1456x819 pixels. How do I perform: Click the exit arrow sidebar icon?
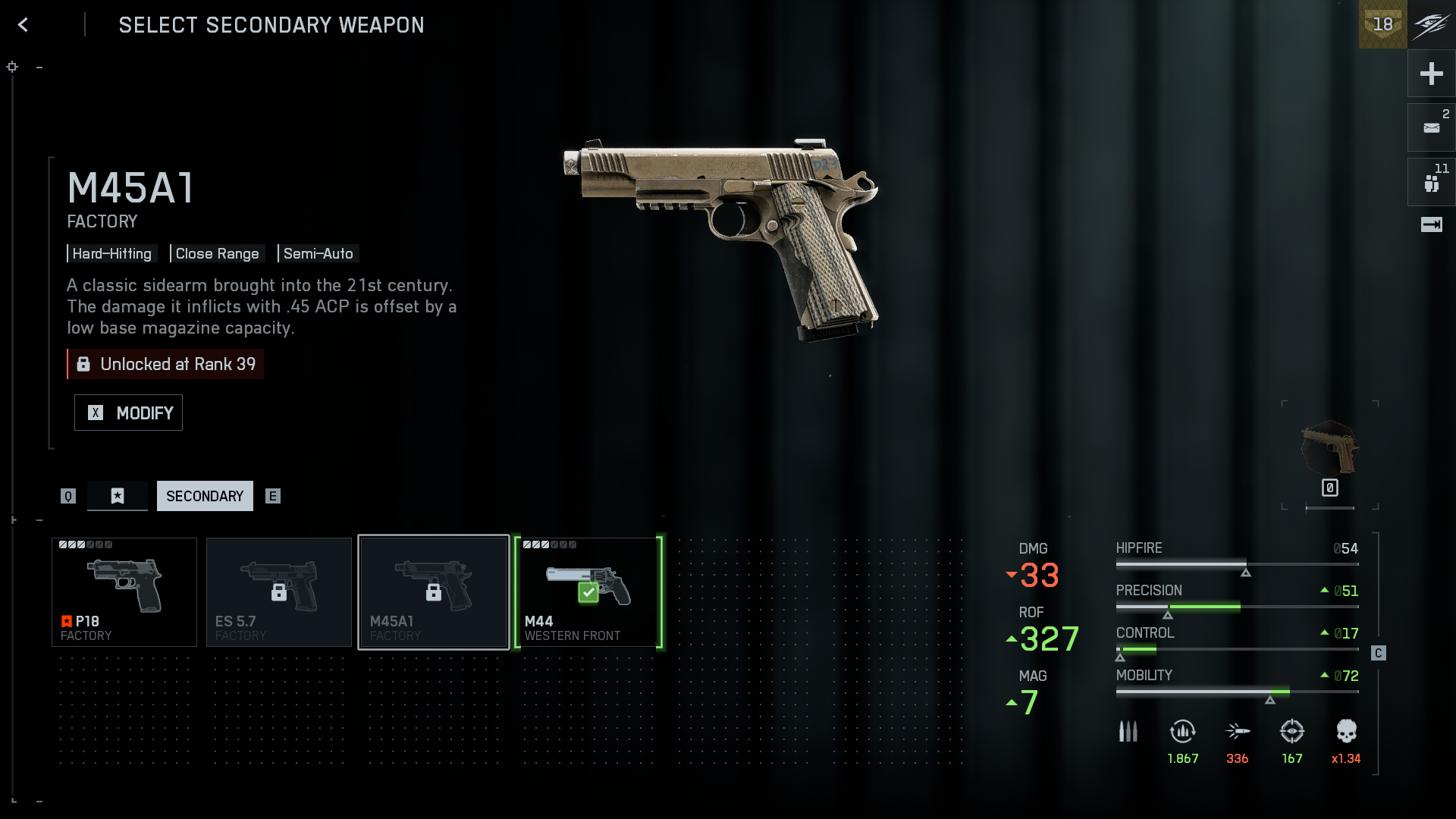point(1431,224)
